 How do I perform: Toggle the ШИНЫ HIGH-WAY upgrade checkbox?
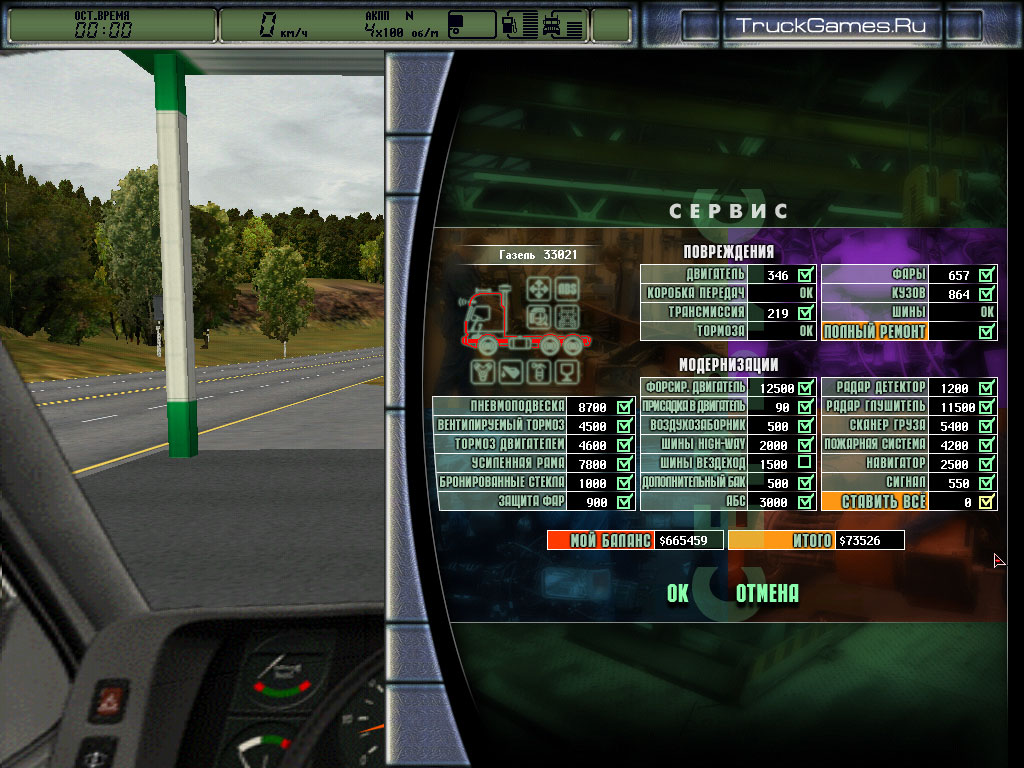click(x=806, y=445)
